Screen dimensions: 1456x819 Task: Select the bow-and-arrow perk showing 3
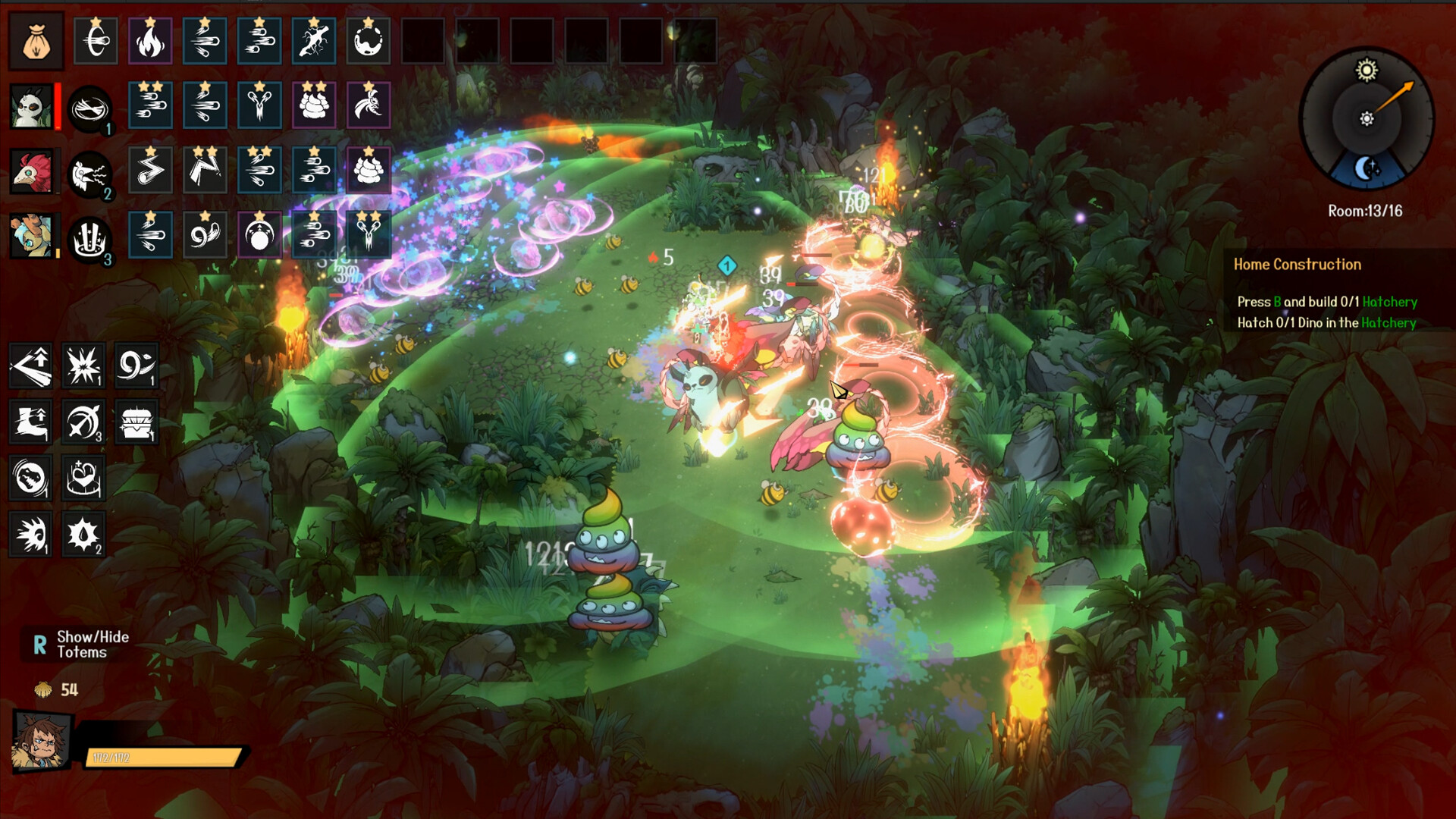click(83, 422)
